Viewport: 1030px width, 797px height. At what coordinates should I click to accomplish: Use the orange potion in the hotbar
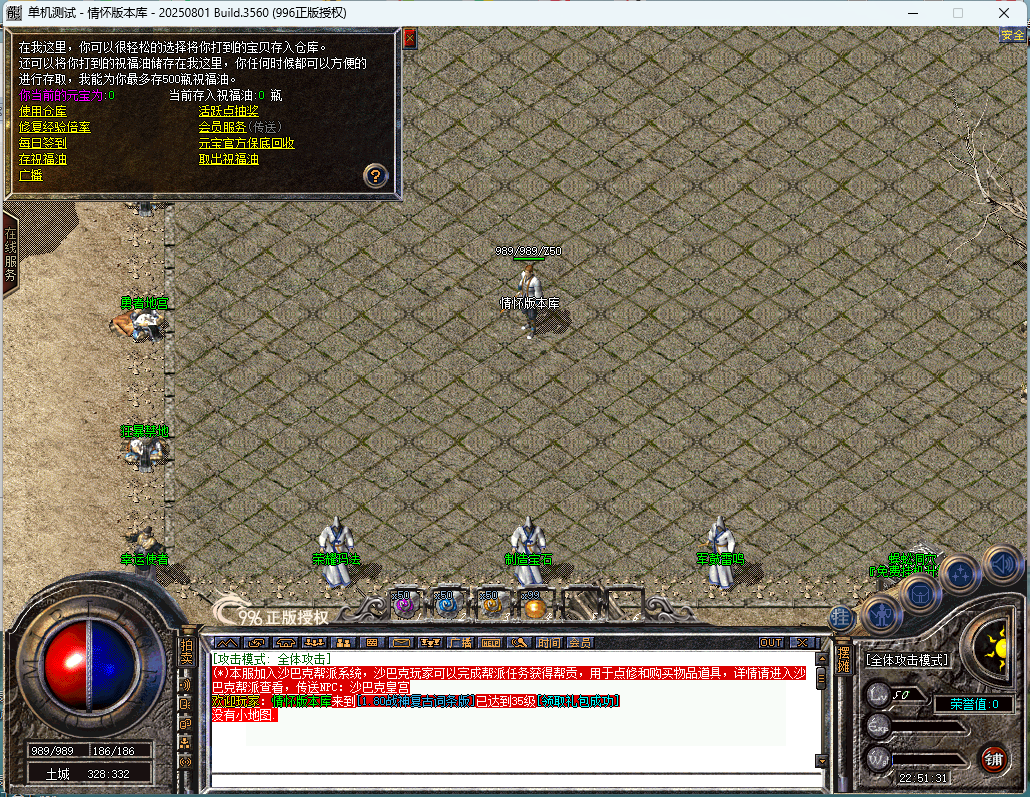[x=535, y=606]
